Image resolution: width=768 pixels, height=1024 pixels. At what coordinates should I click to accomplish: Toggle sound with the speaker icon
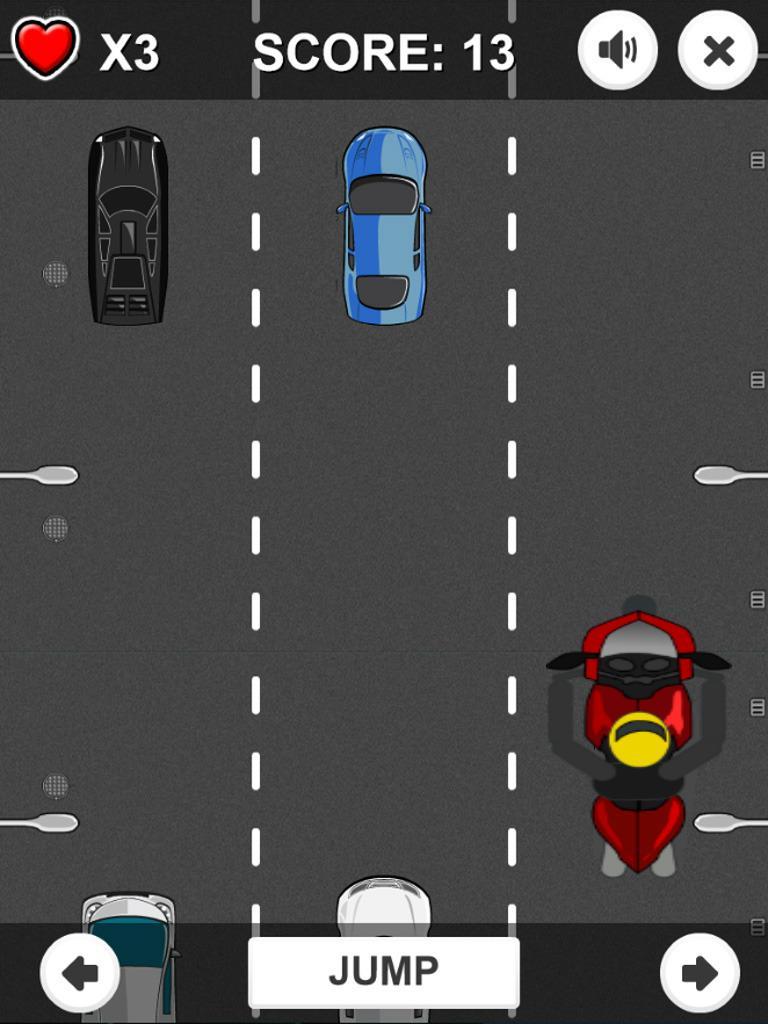pyautogui.click(x=617, y=50)
